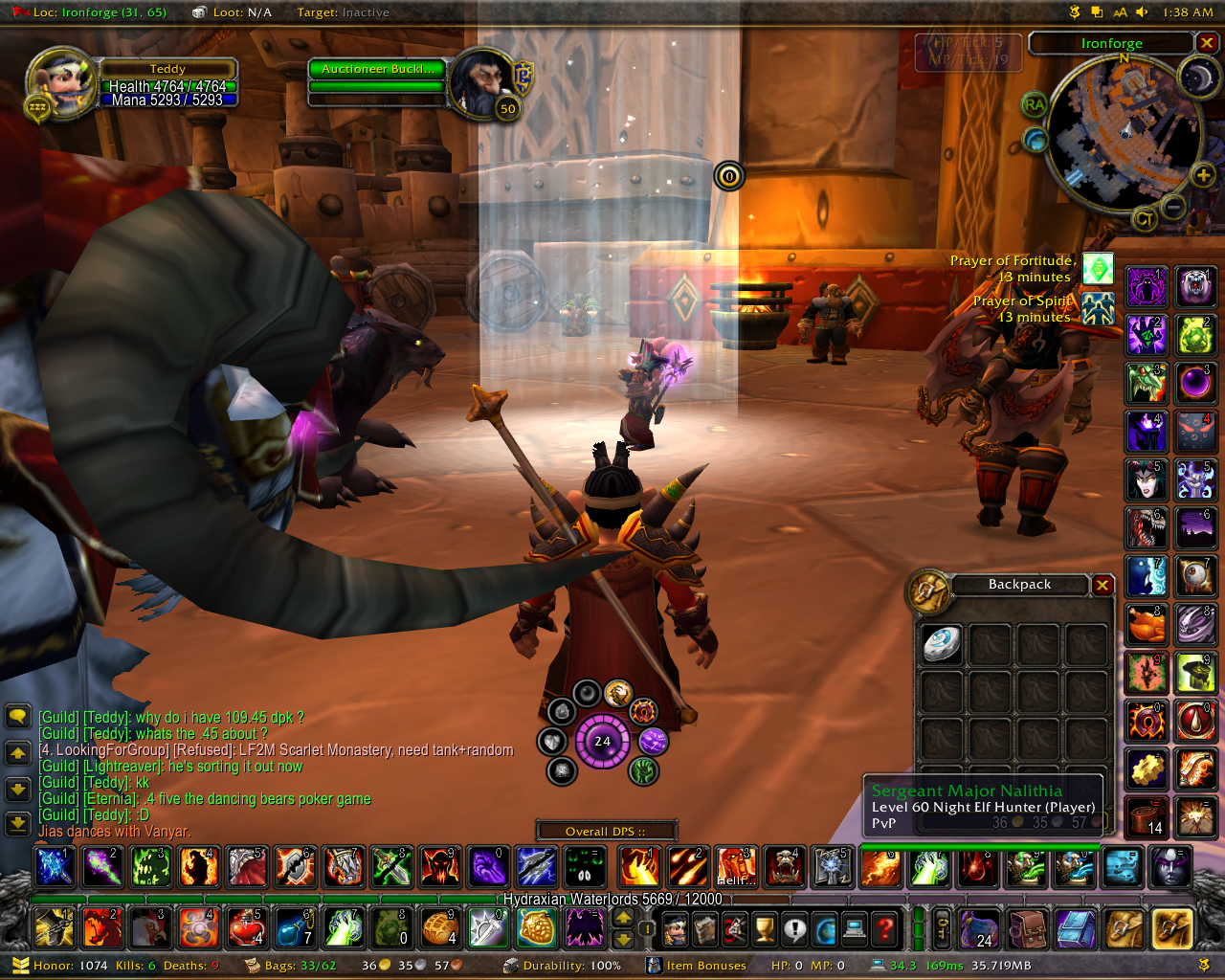Screen dimensions: 1225x980
Task: Open the highlighted backpack bag slot
Action: pos(1171,928)
